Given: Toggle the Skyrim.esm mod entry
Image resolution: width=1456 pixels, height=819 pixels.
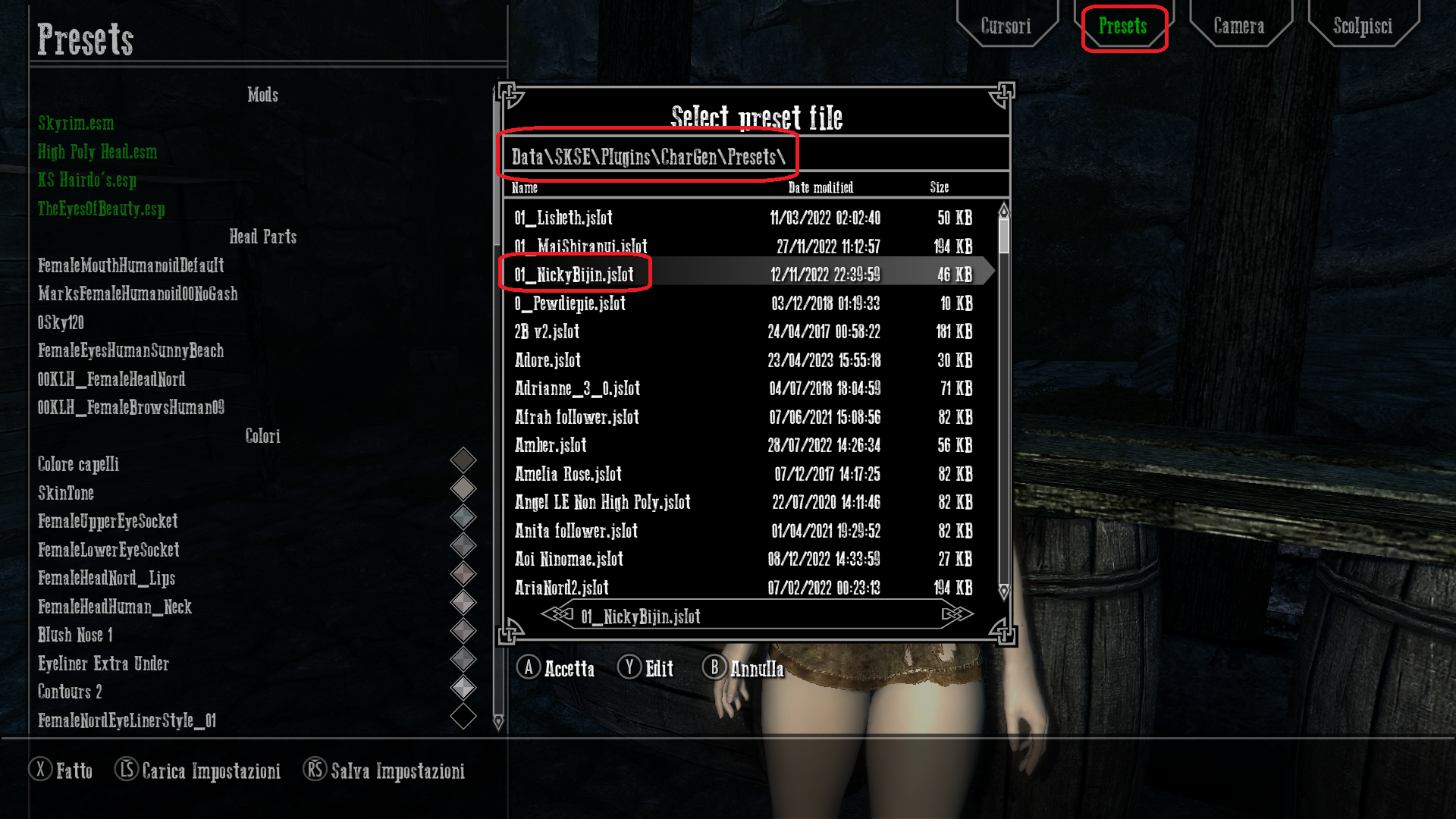Looking at the screenshot, I should 76,124.
